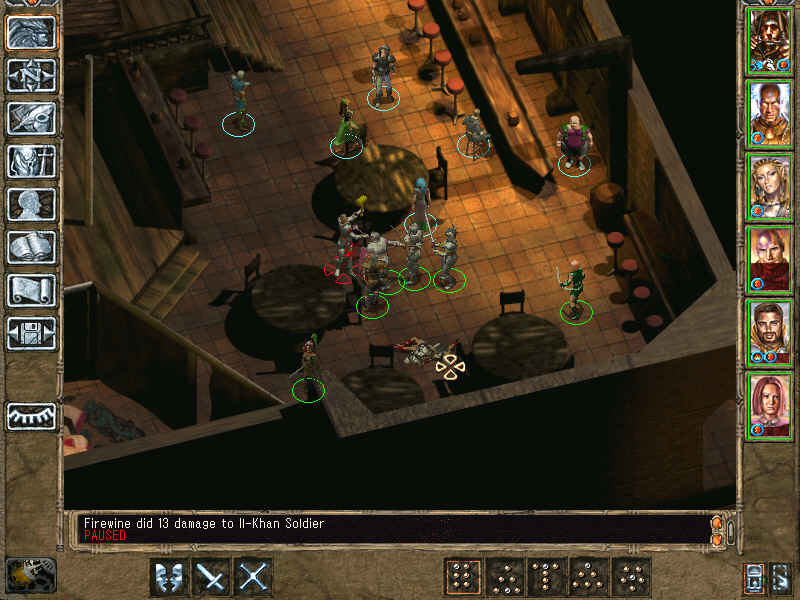Viewport: 800px width, 600px height.
Task: Click the rest button with the closed eye
Action: (31, 416)
